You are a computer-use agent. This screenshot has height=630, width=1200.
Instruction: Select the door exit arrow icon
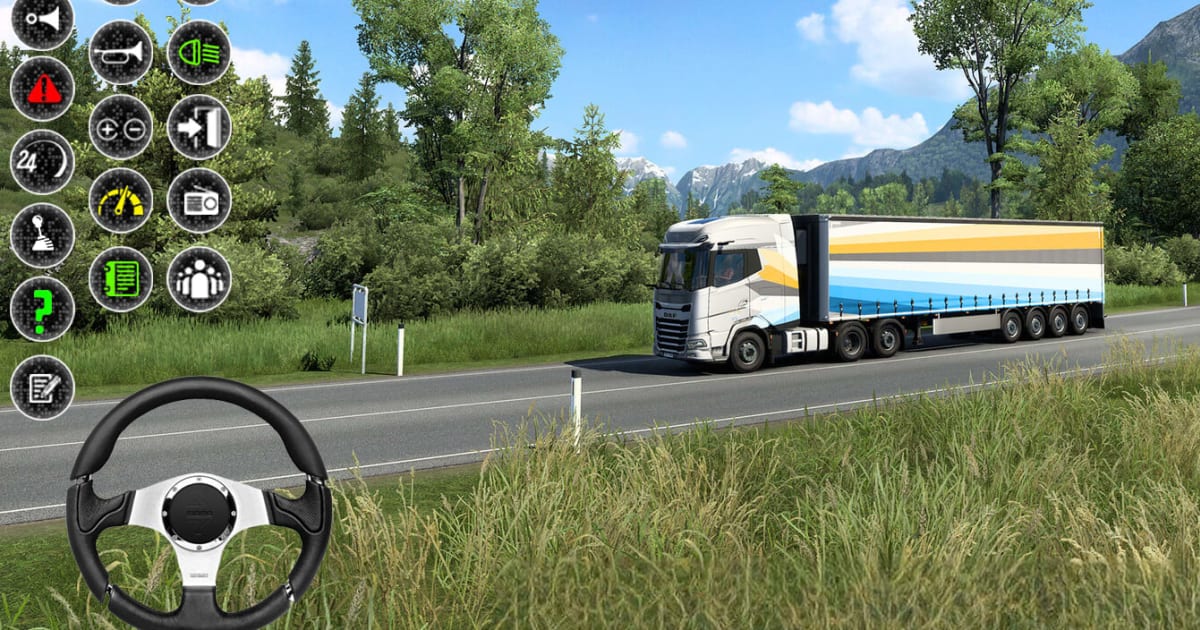pos(199,127)
